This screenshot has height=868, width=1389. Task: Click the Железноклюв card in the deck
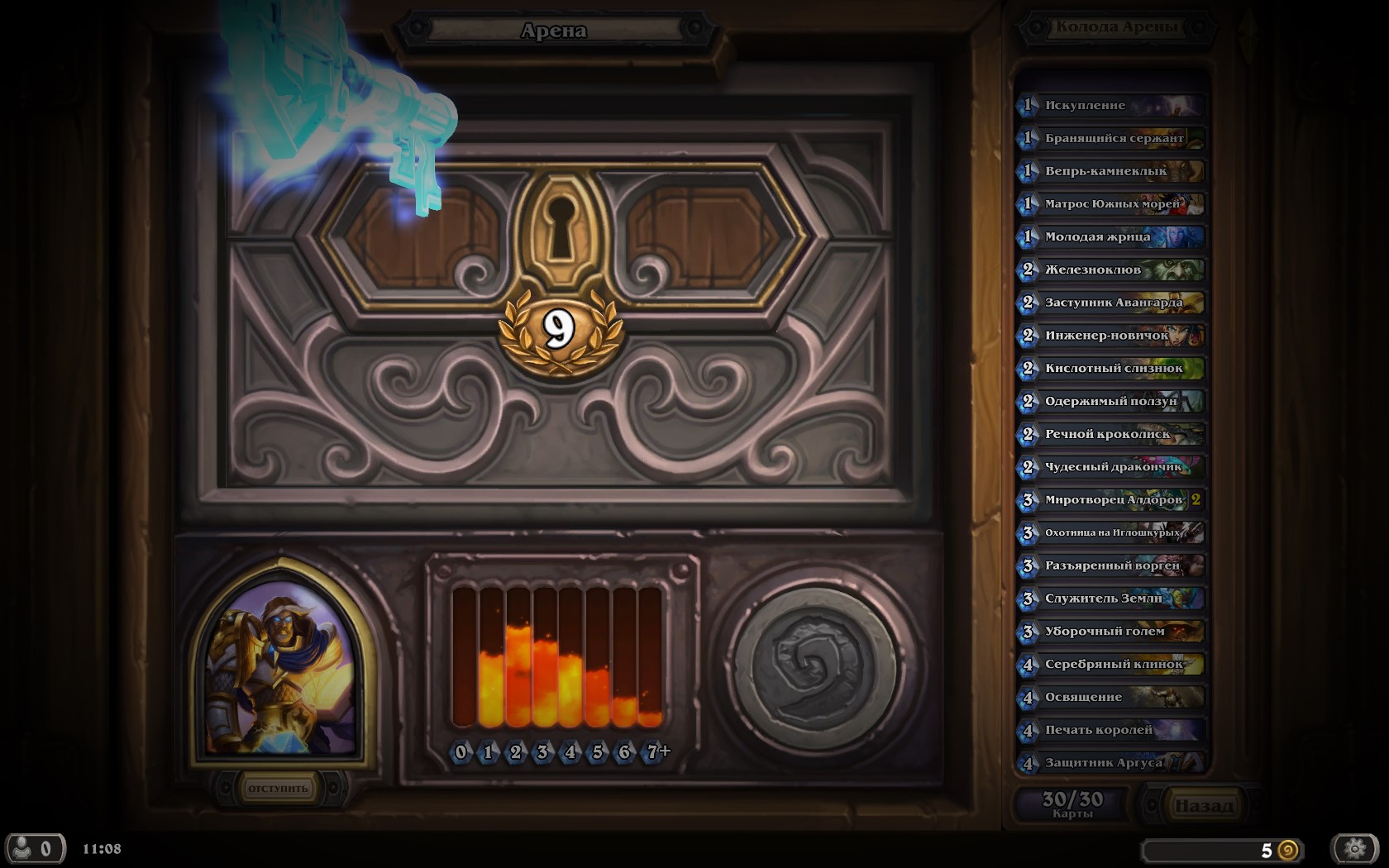click(1110, 269)
